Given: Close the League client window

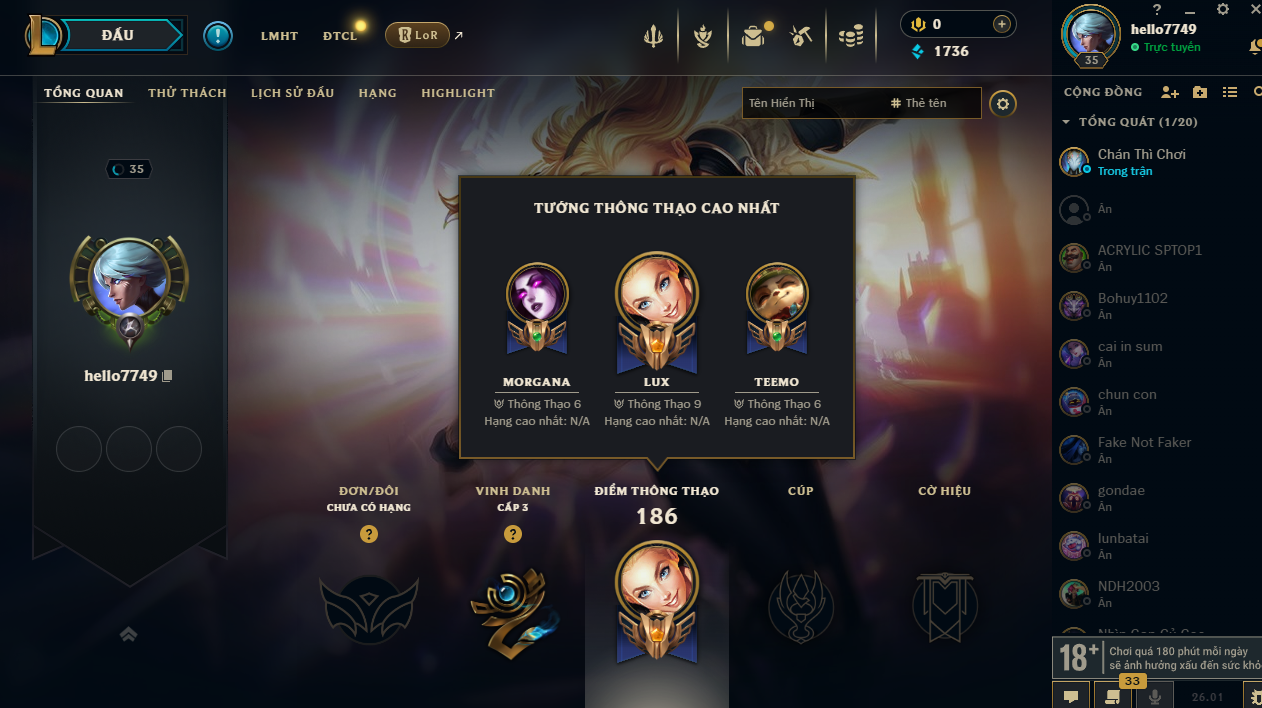Looking at the screenshot, I should [x=1255, y=9].
